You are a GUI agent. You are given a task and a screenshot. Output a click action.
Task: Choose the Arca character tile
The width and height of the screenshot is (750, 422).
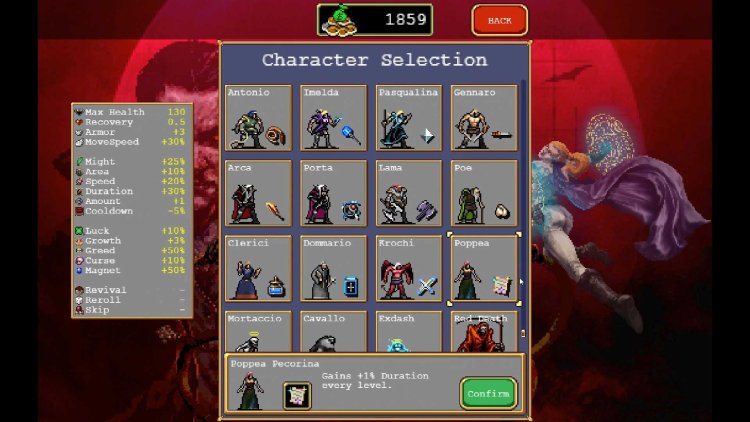[259, 193]
